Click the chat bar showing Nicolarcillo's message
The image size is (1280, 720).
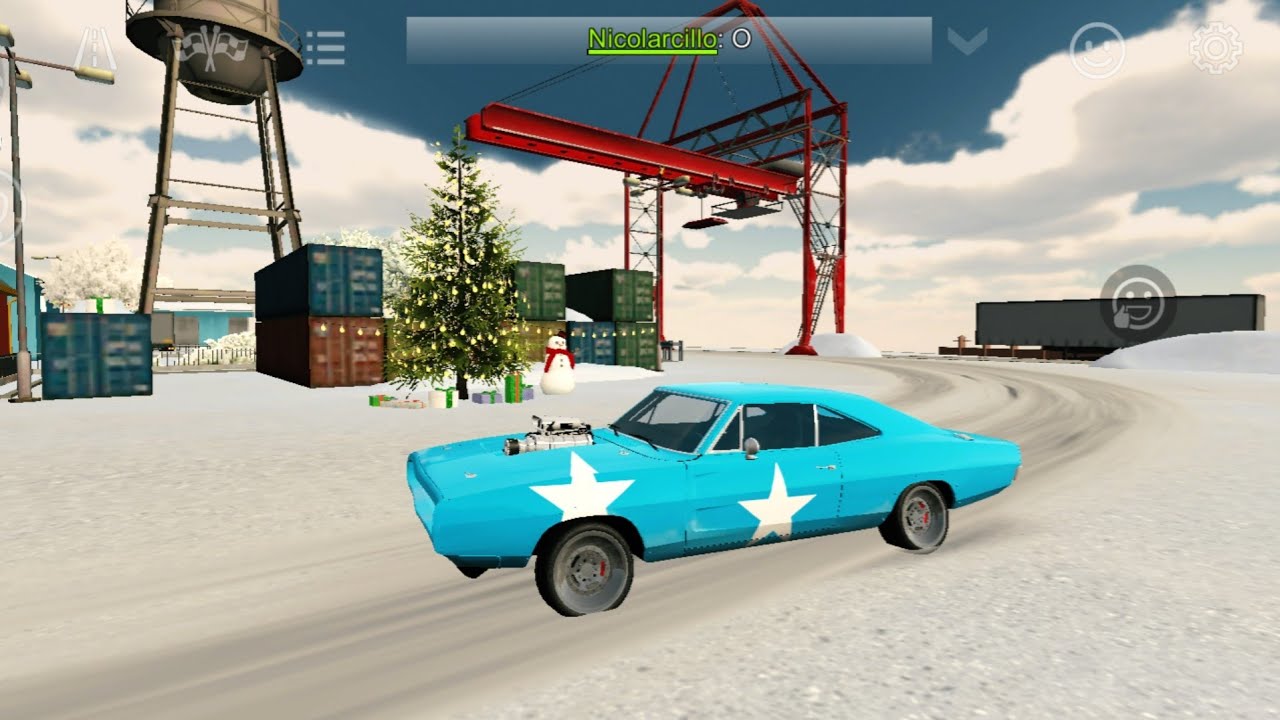coord(668,41)
